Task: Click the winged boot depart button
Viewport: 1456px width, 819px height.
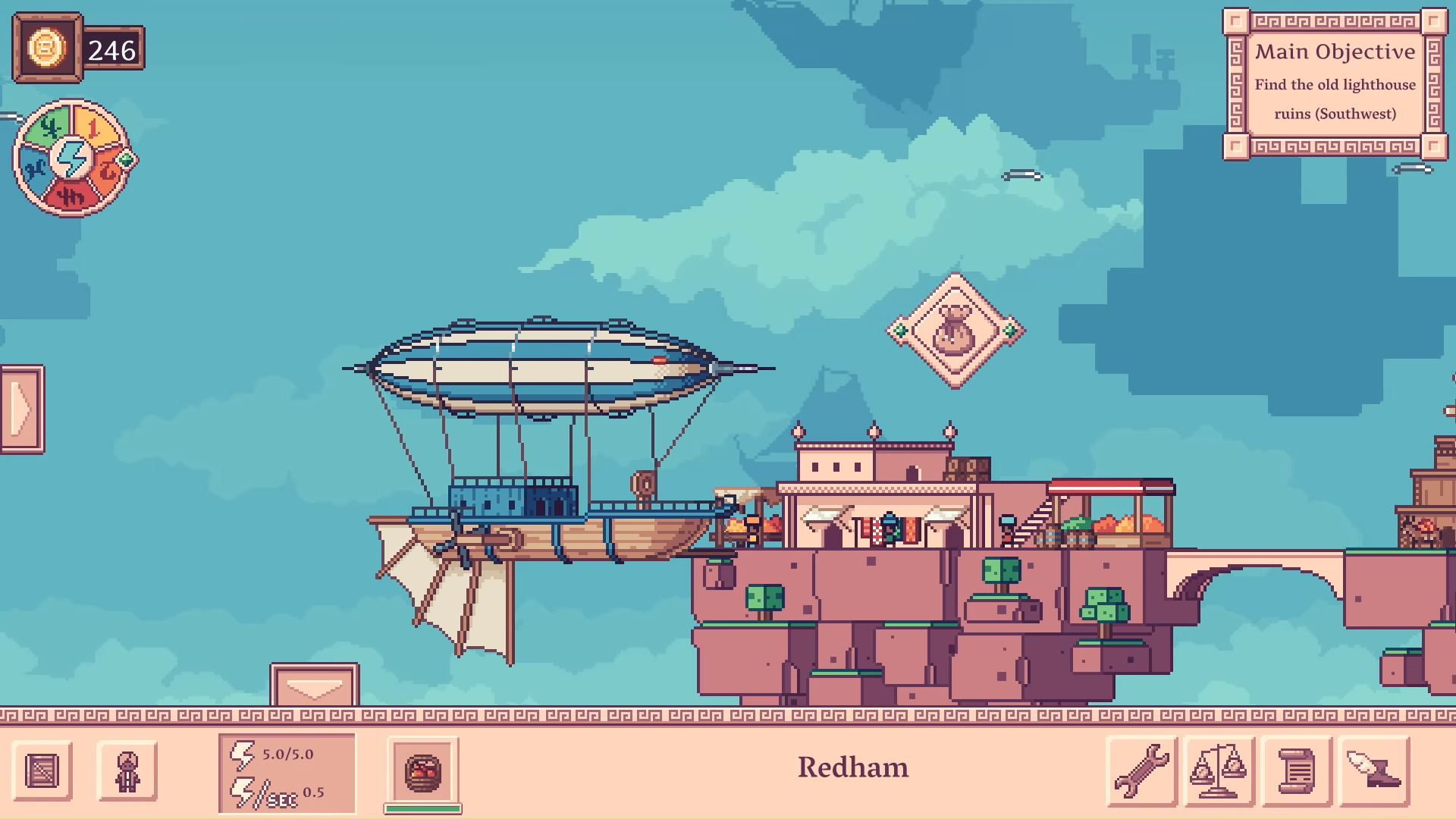Action: [1373, 770]
